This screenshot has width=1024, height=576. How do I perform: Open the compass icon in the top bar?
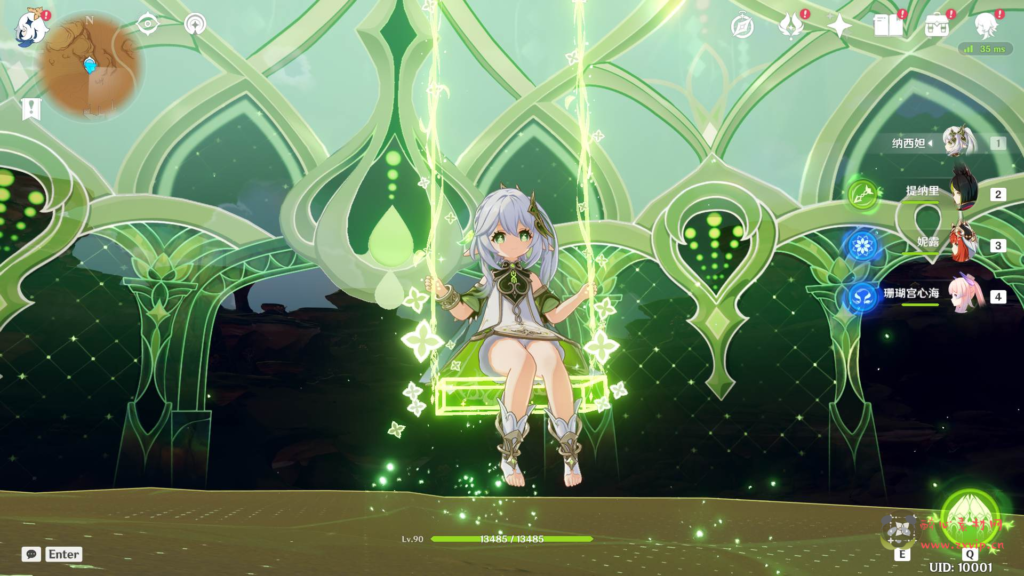[742, 26]
